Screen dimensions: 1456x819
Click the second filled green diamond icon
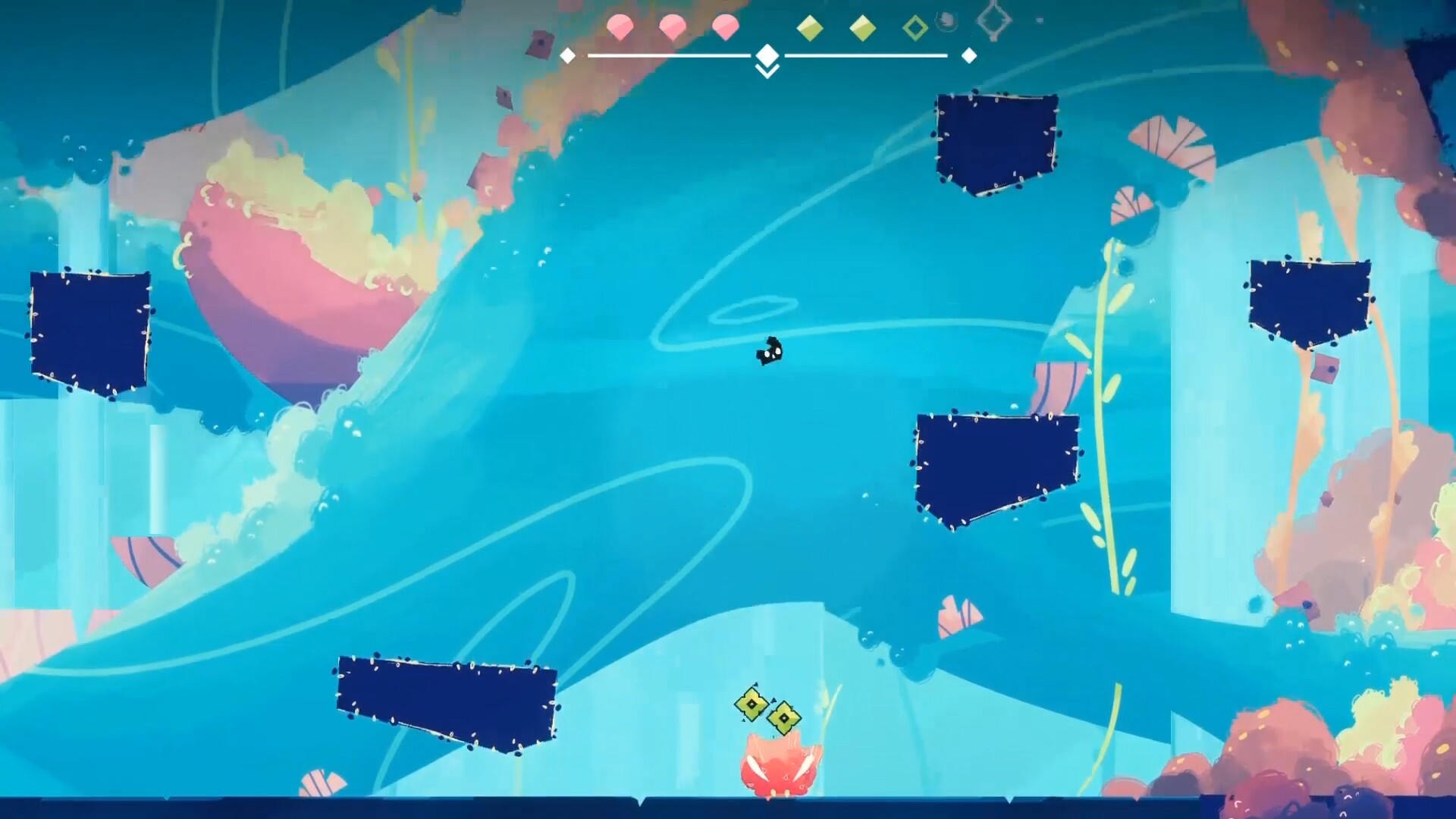[x=863, y=27]
